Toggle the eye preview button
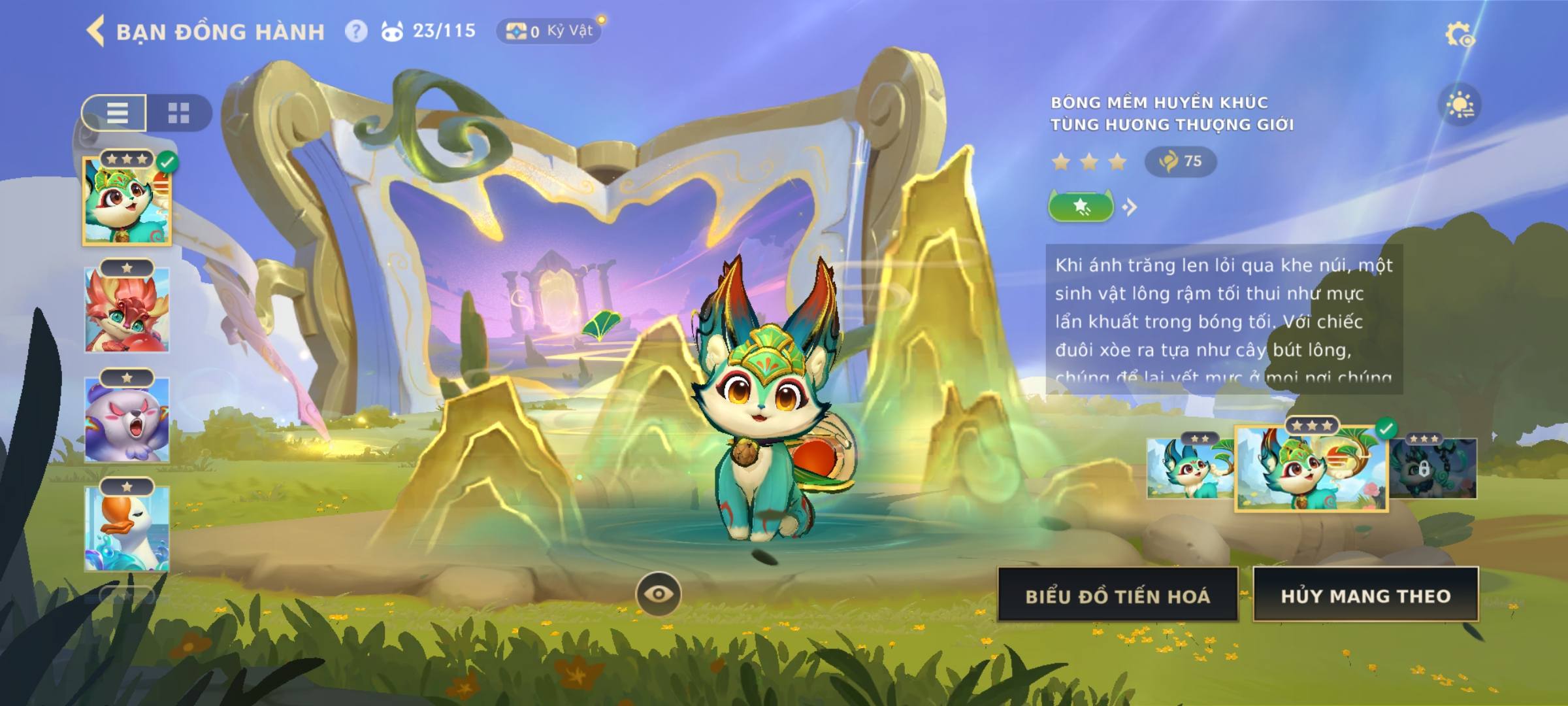Image resolution: width=1568 pixels, height=706 pixels. (659, 594)
